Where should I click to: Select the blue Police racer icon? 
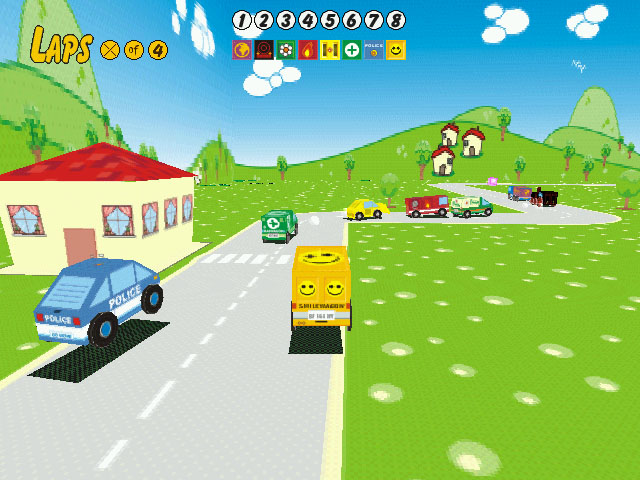click(374, 50)
